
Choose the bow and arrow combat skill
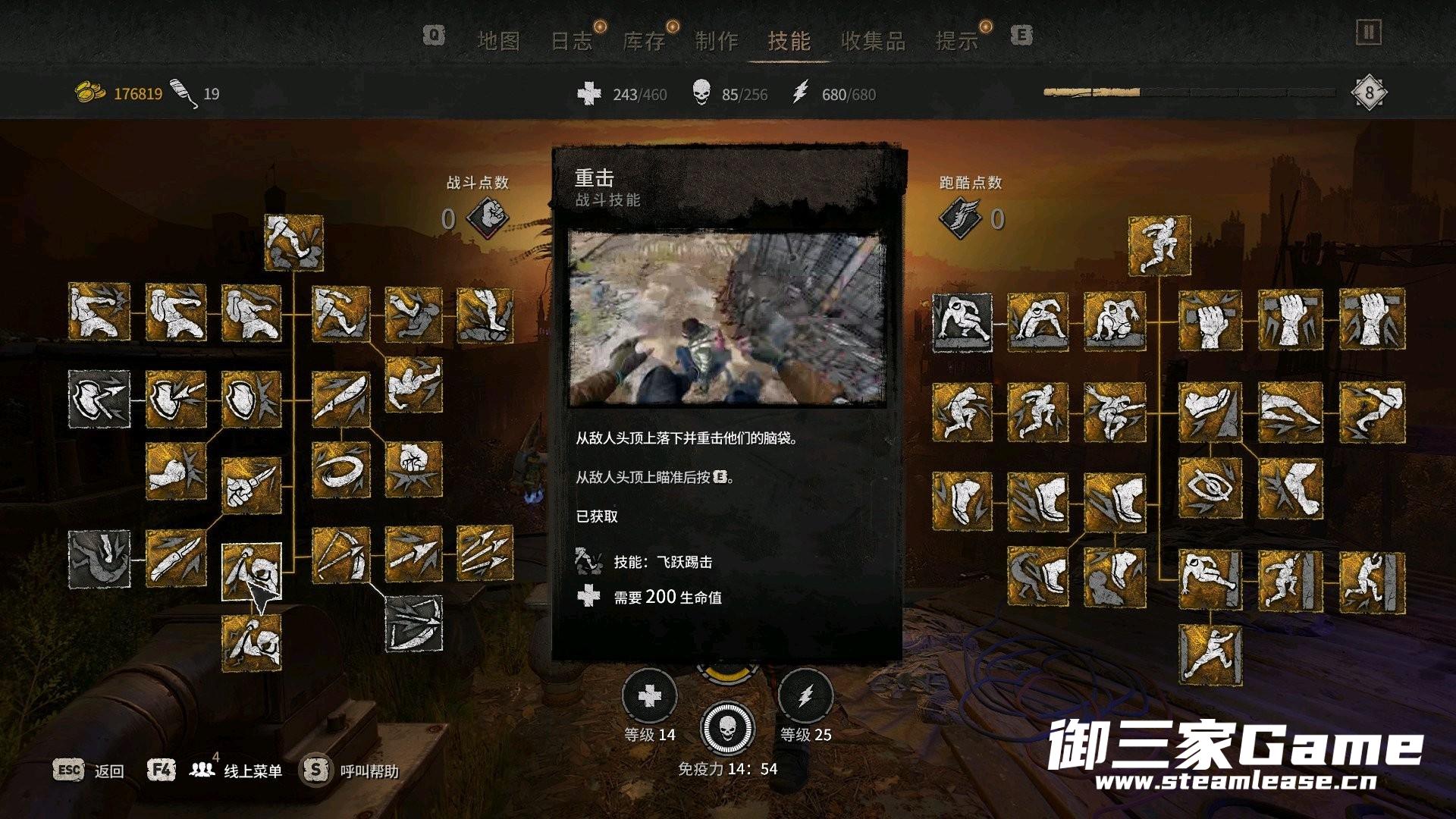[340, 555]
